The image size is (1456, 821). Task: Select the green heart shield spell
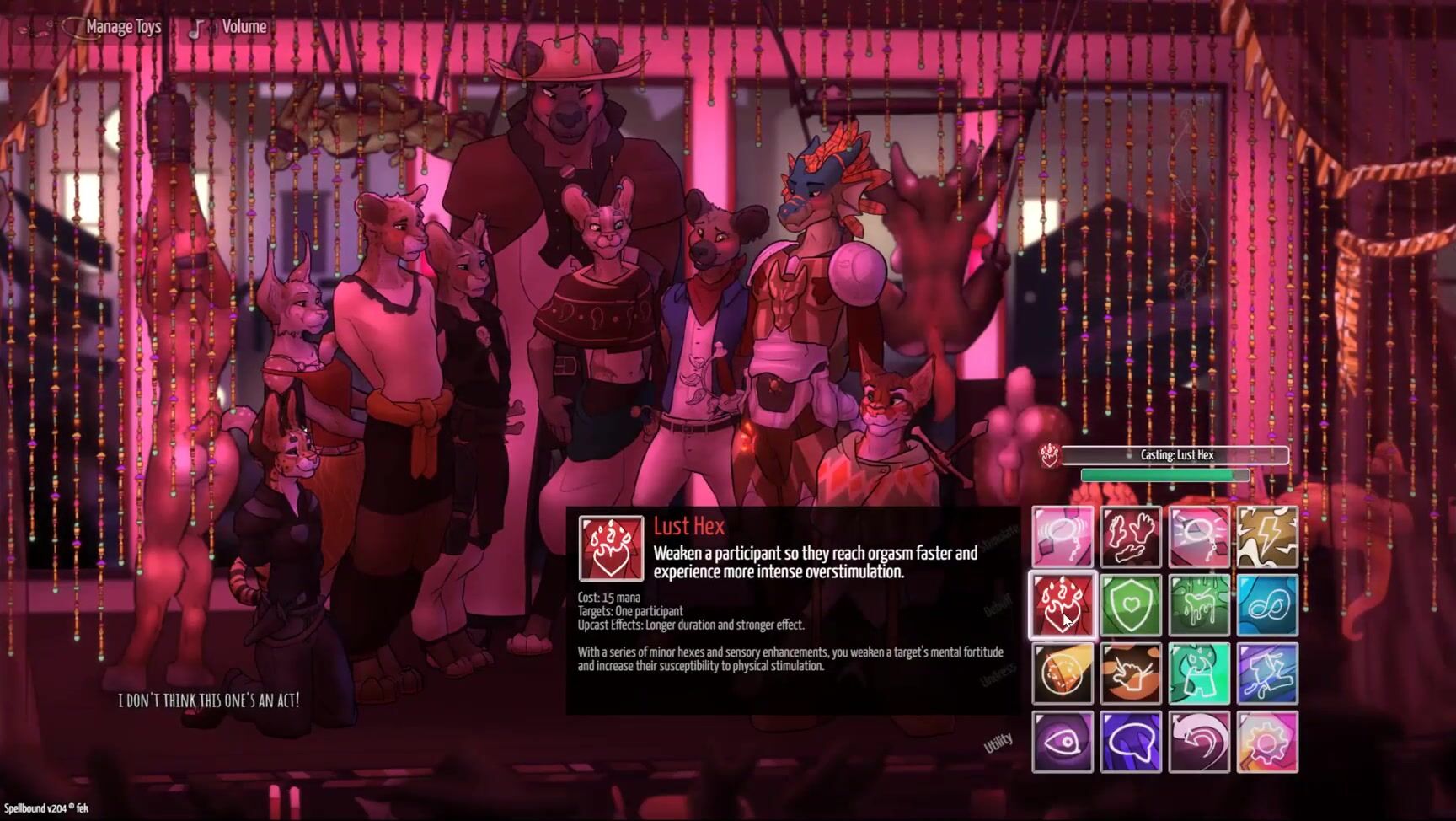(x=1131, y=604)
